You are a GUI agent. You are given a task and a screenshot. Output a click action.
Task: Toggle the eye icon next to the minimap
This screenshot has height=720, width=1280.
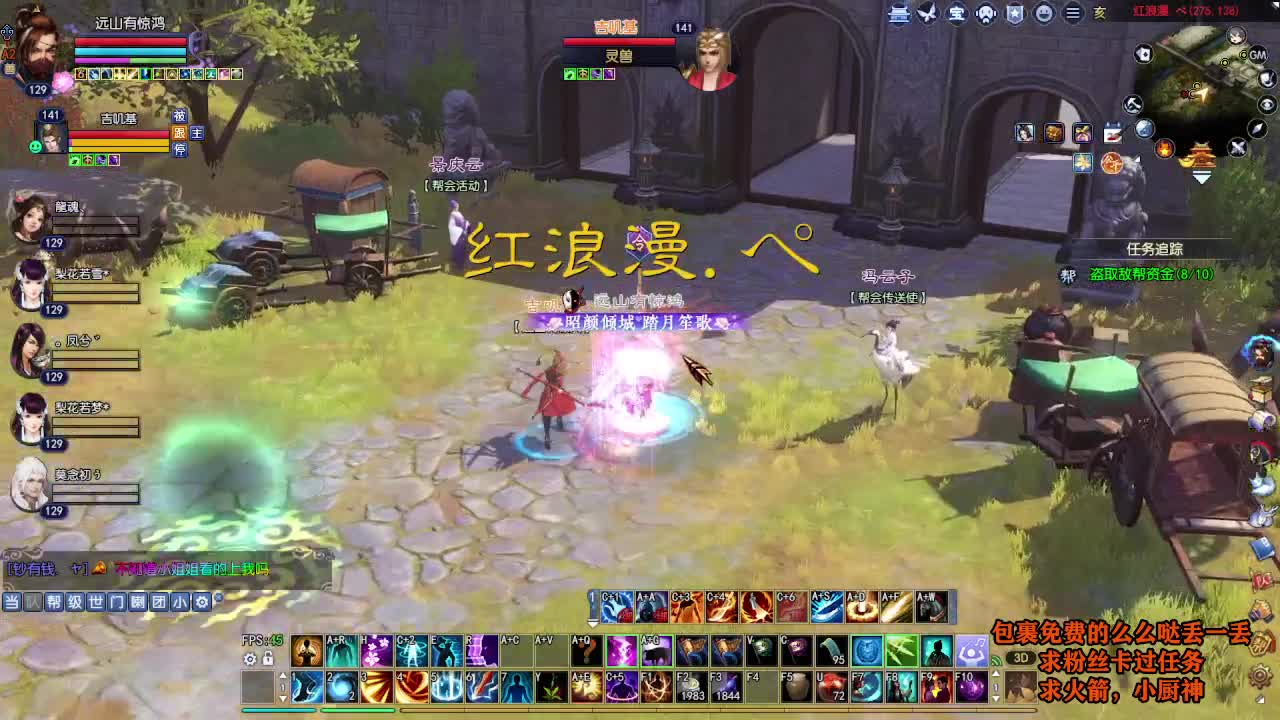(x=1266, y=104)
